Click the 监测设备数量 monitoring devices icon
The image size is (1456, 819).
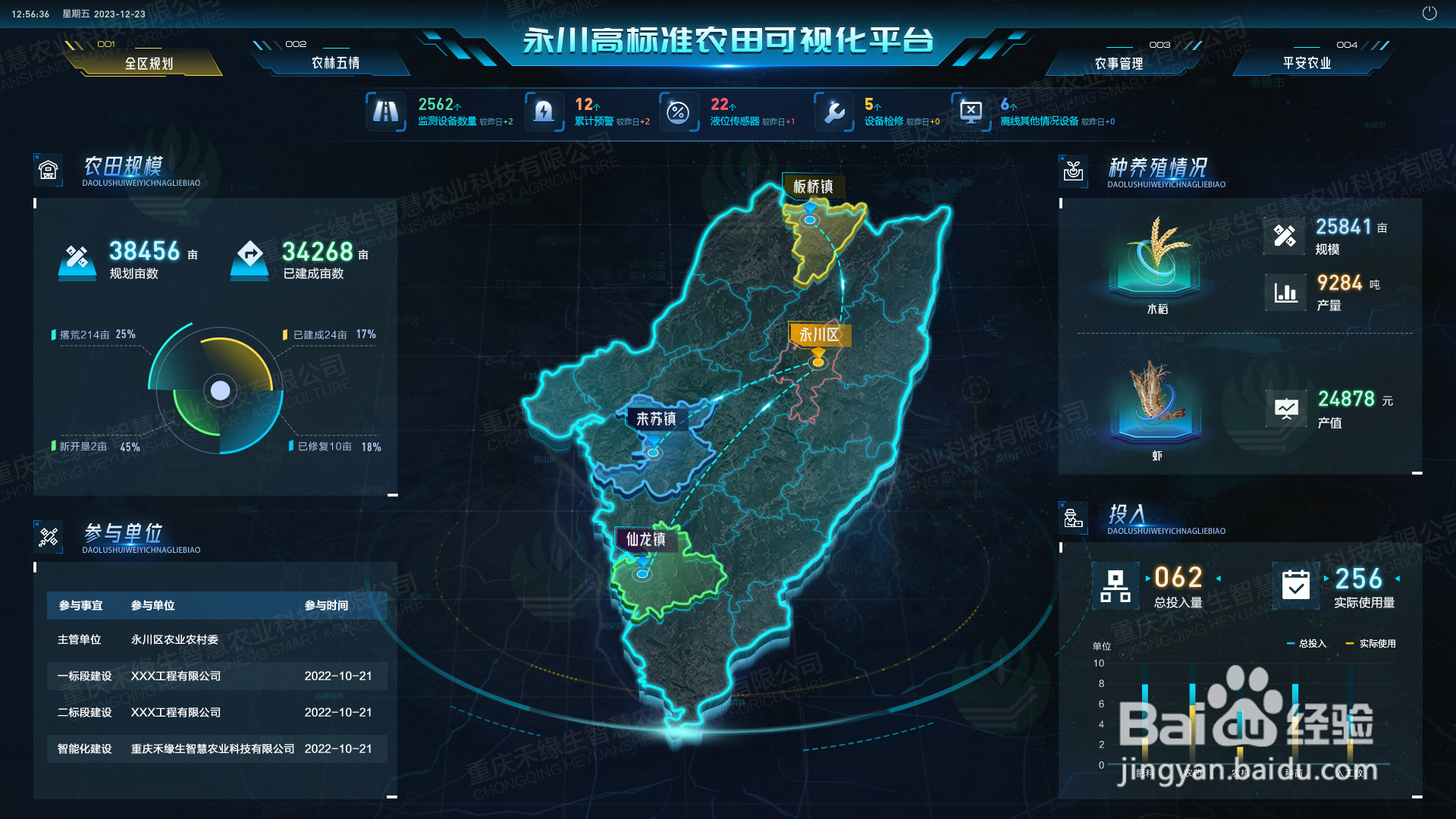[x=386, y=111]
